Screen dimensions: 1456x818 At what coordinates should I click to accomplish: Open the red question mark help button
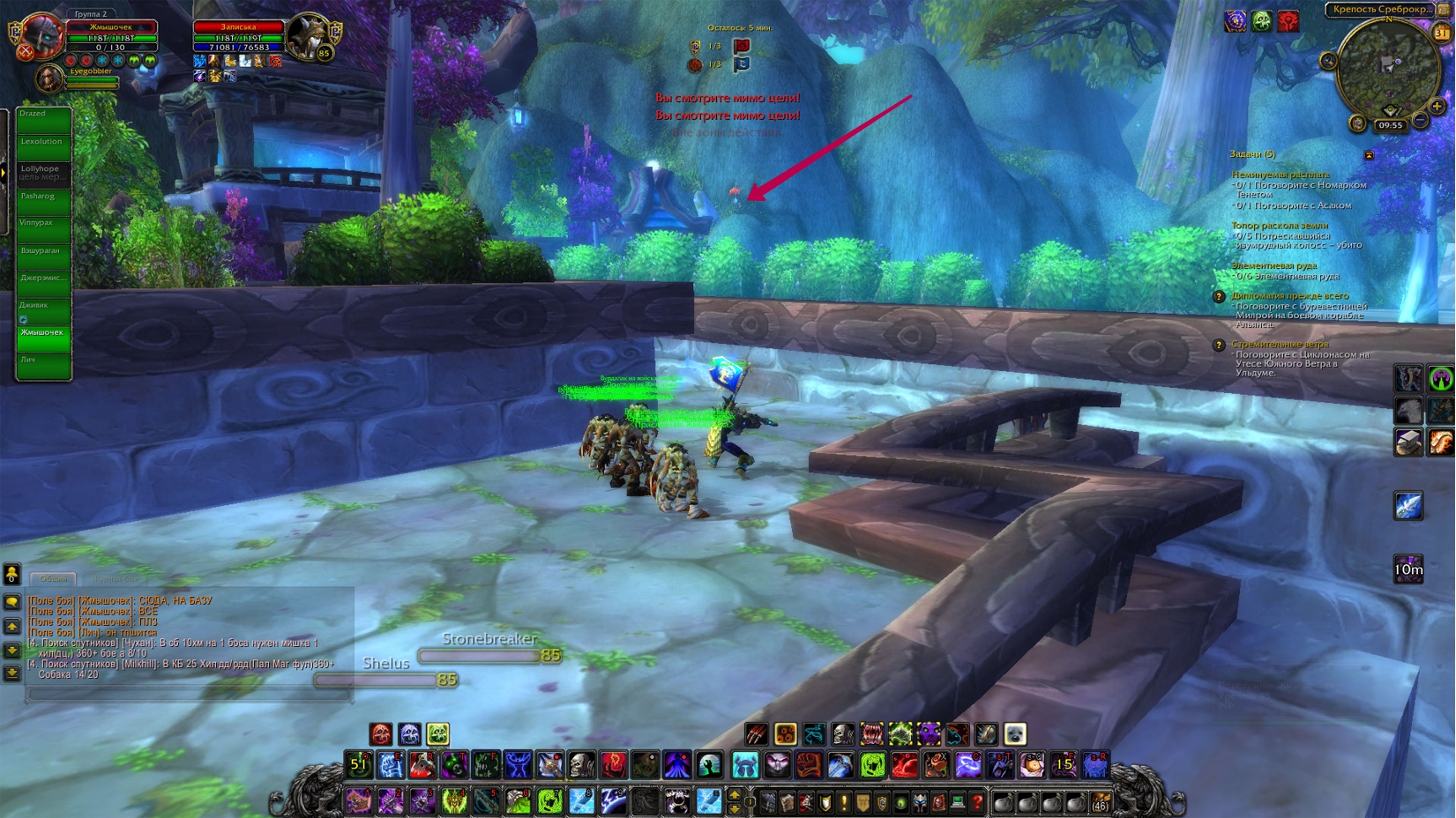click(977, 802)
